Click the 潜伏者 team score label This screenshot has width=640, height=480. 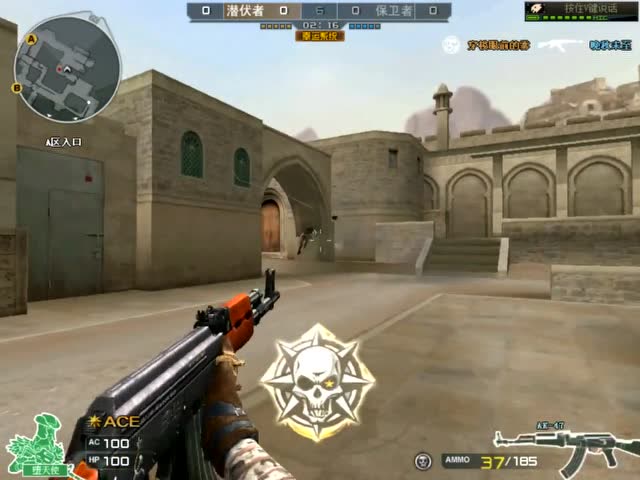pyautogui.click(x=246, y=10)
